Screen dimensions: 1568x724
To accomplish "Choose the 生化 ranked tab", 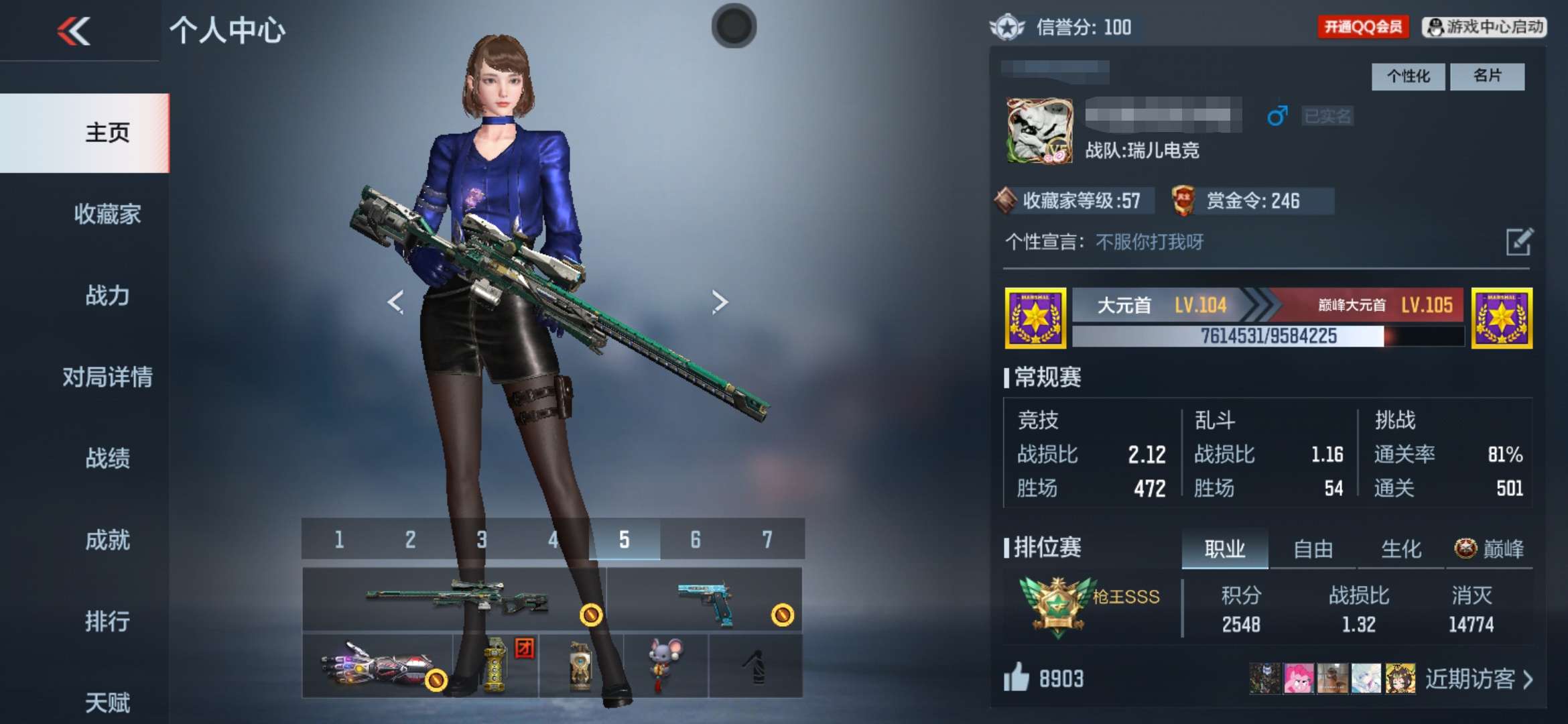I will tap(1401, 549).
